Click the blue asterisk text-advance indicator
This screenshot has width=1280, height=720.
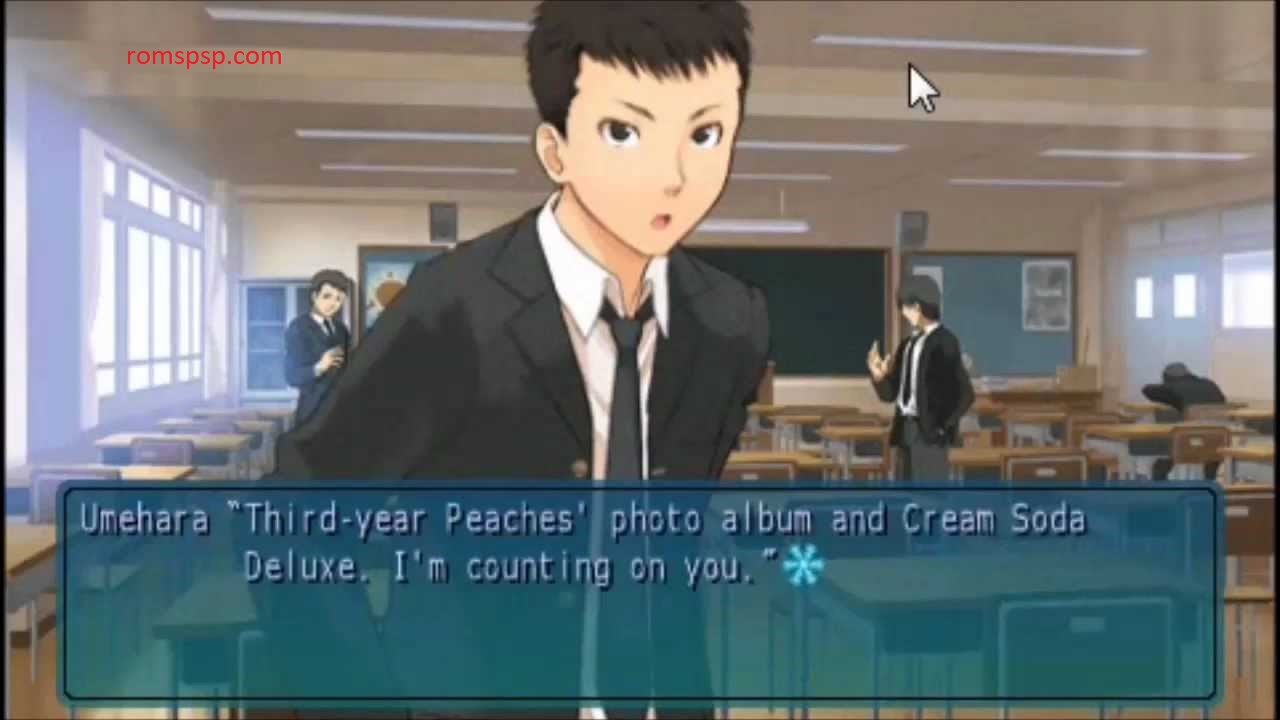point(805,567)
